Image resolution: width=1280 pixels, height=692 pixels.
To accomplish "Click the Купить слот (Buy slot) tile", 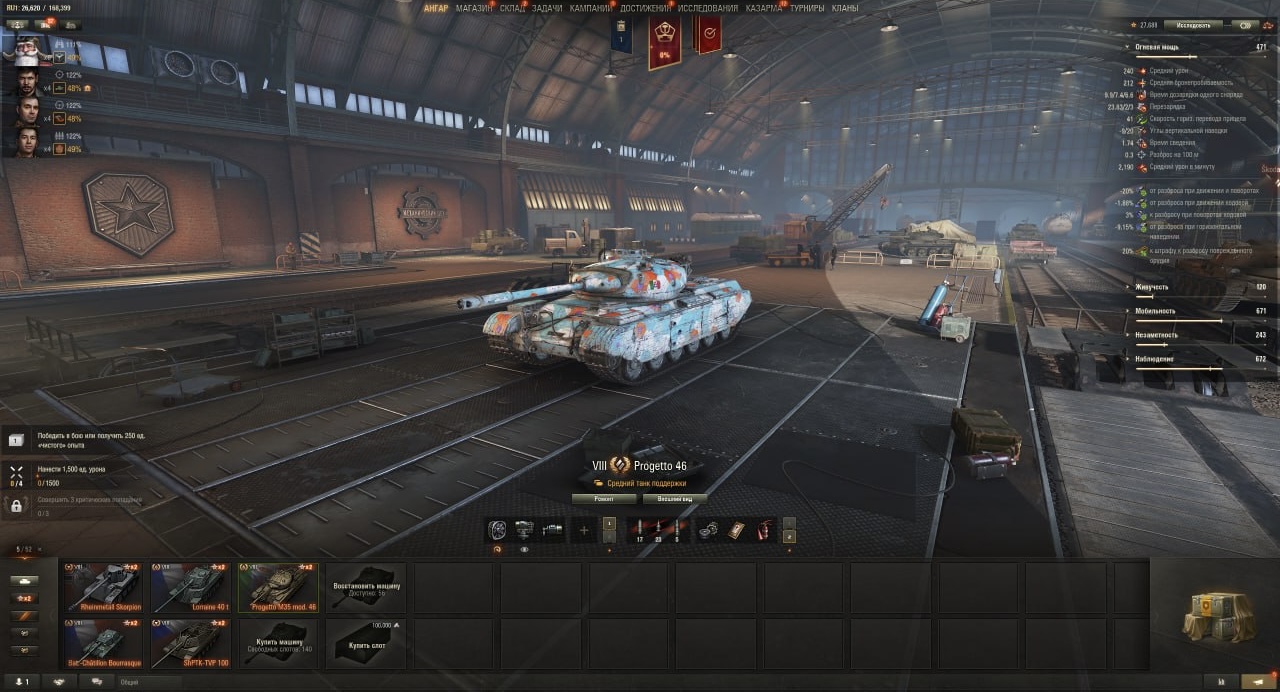I will click(x=366, y=643).
